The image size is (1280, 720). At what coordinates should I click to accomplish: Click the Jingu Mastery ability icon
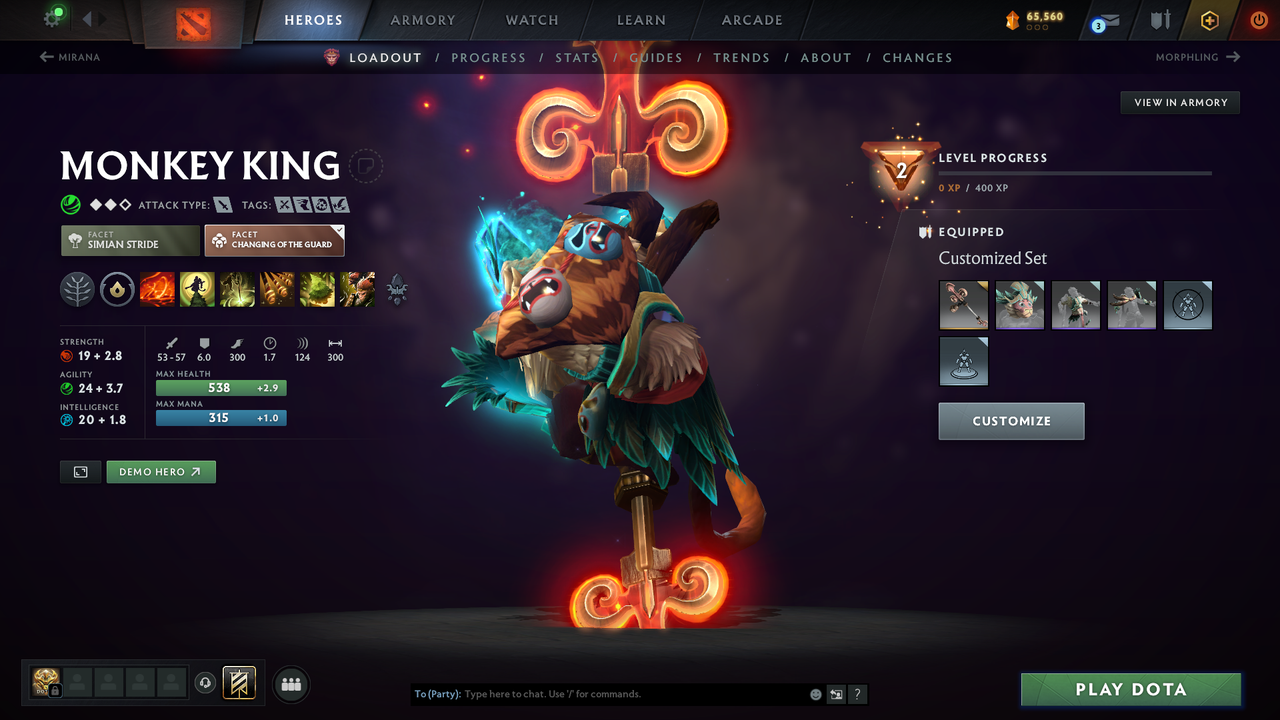coord(277,290)
